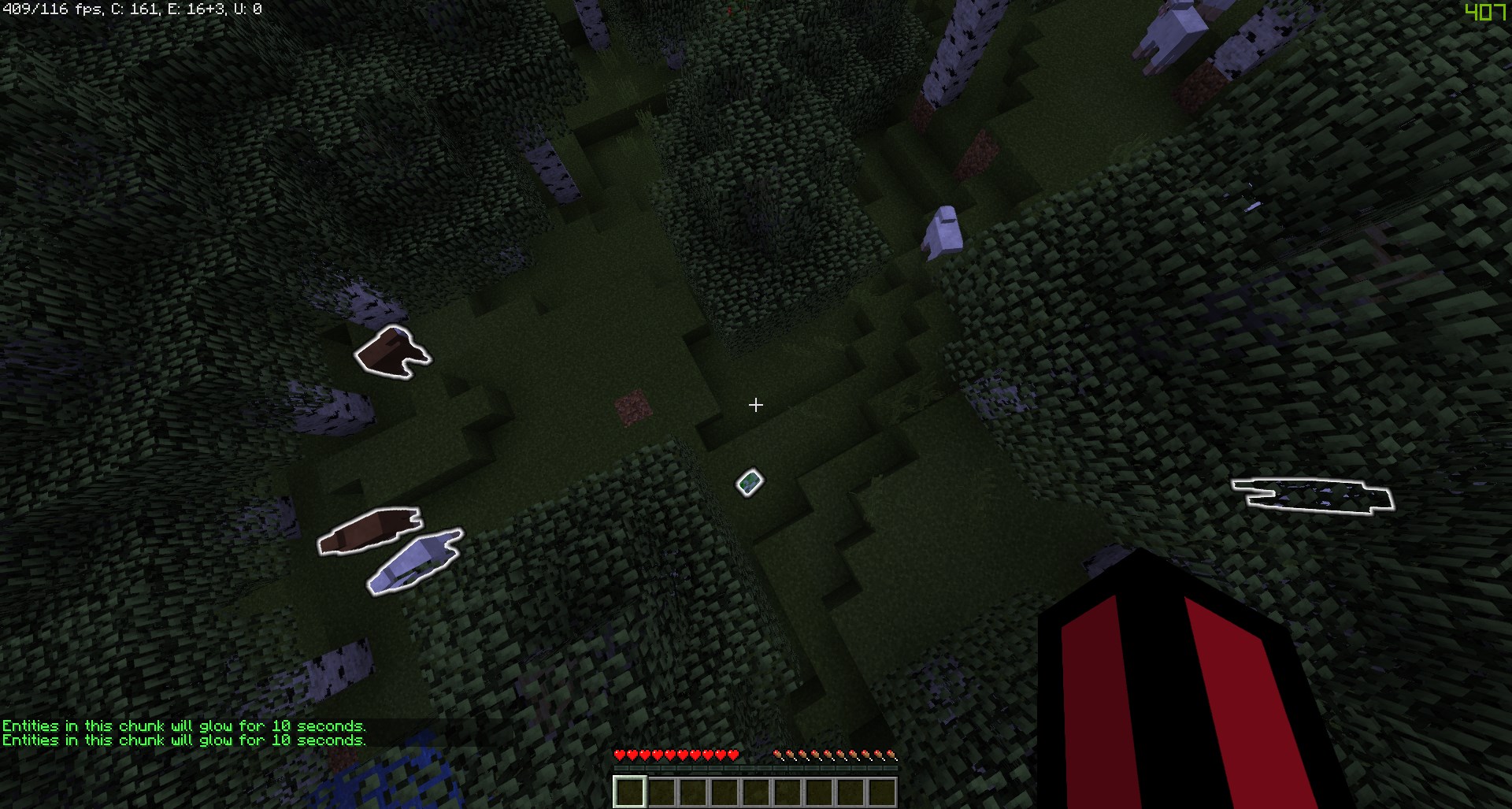The width and height of the screenshot is (1512, 809).
Task: Click the first red heart icon
Action: pyautogui.click(x=621, y=754)
